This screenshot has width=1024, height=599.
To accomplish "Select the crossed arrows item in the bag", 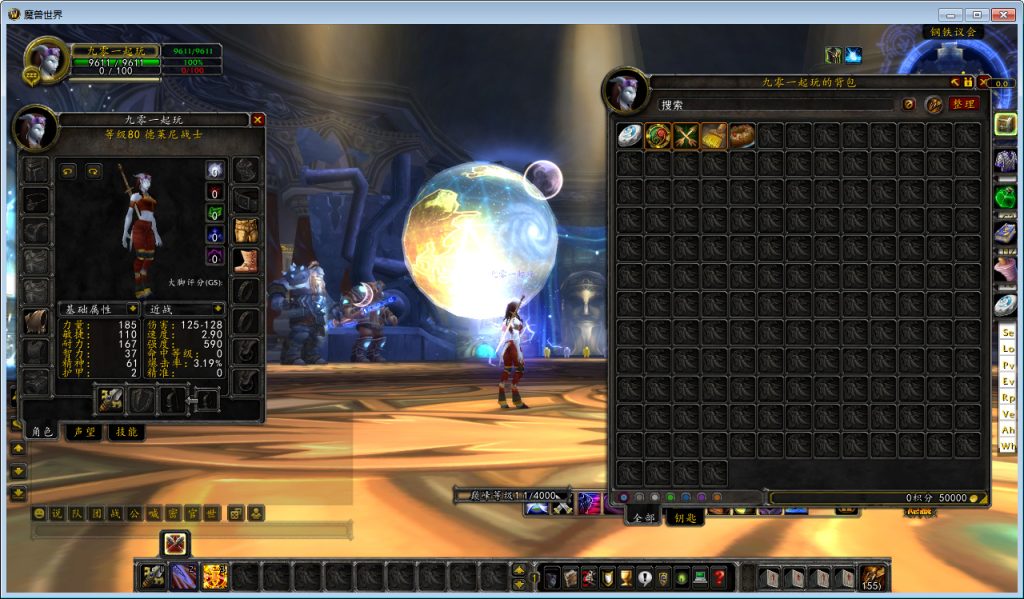I will click(x=686, y=136).
